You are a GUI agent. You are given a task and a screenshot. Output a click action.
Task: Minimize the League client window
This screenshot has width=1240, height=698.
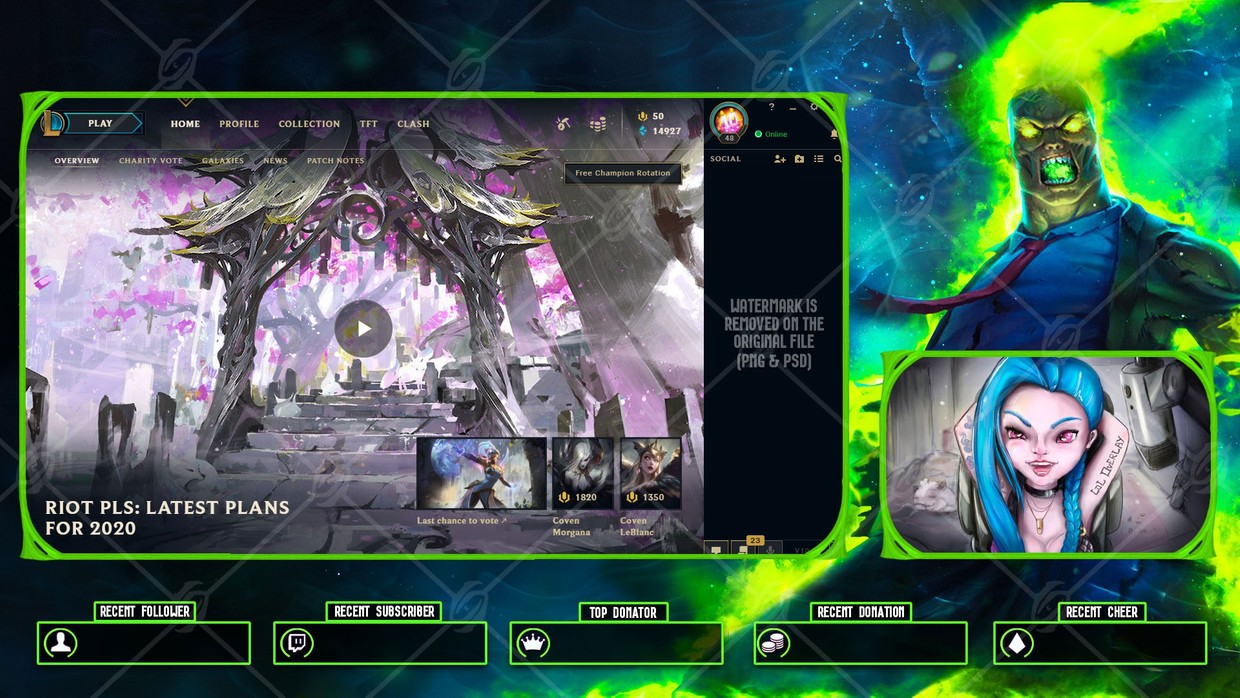click(793, 107)
